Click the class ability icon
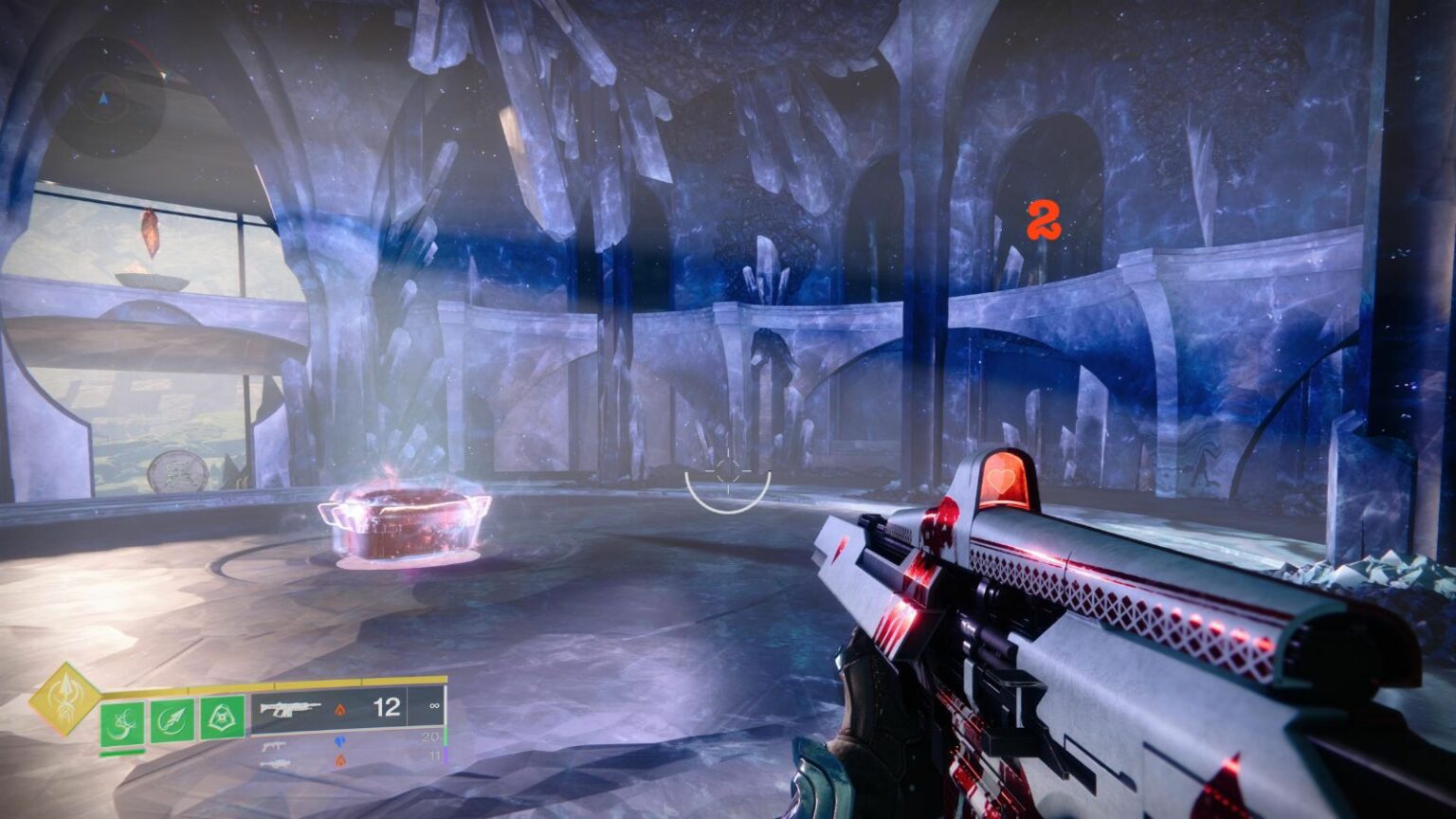Image resolution: width=1456 pixels, height=819 pixels. [222, 718]
